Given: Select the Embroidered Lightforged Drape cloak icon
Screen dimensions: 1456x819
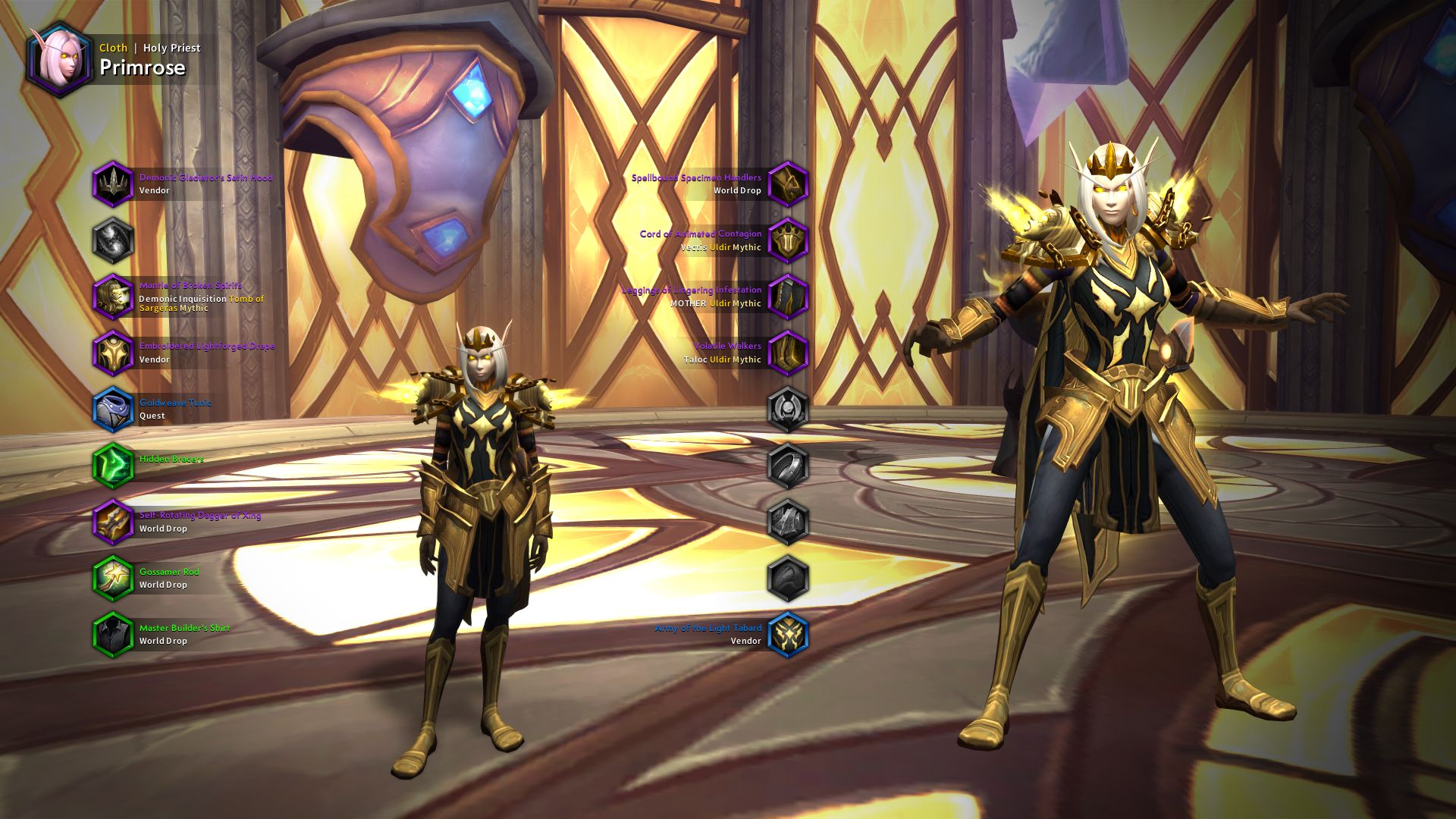Looking at the screenshot, I should pos(114,352).
